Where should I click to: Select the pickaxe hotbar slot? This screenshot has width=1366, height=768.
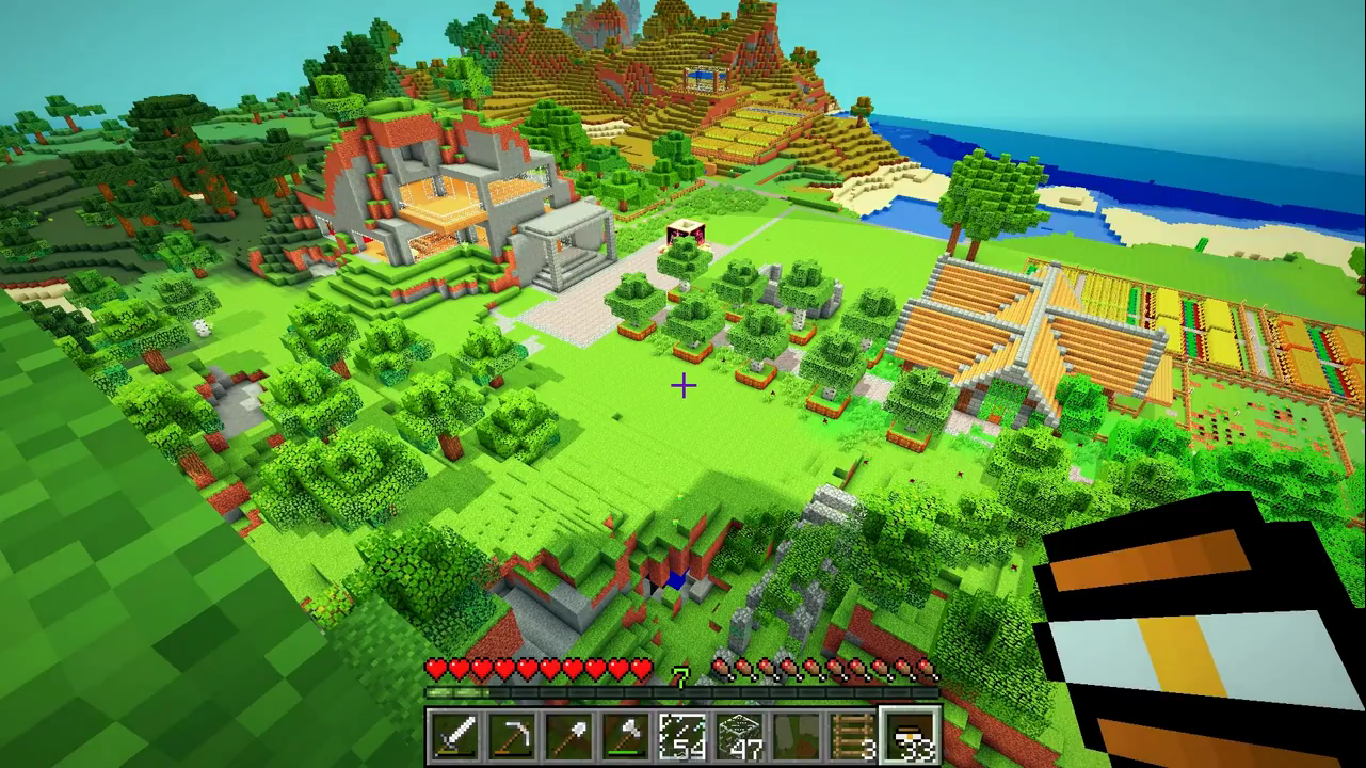click(x=511, y=738)
